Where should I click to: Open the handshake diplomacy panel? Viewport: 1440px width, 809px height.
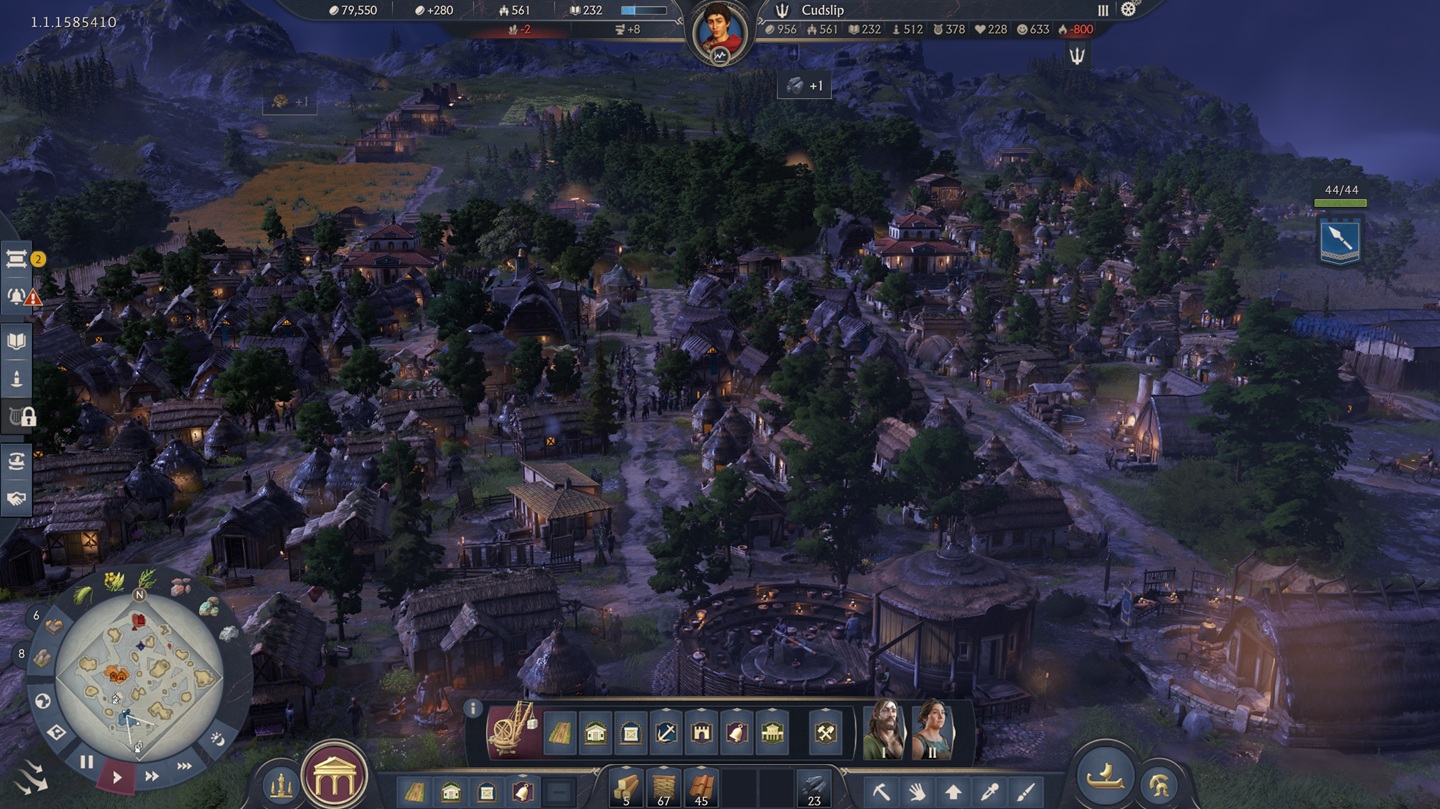pos(17,498)
